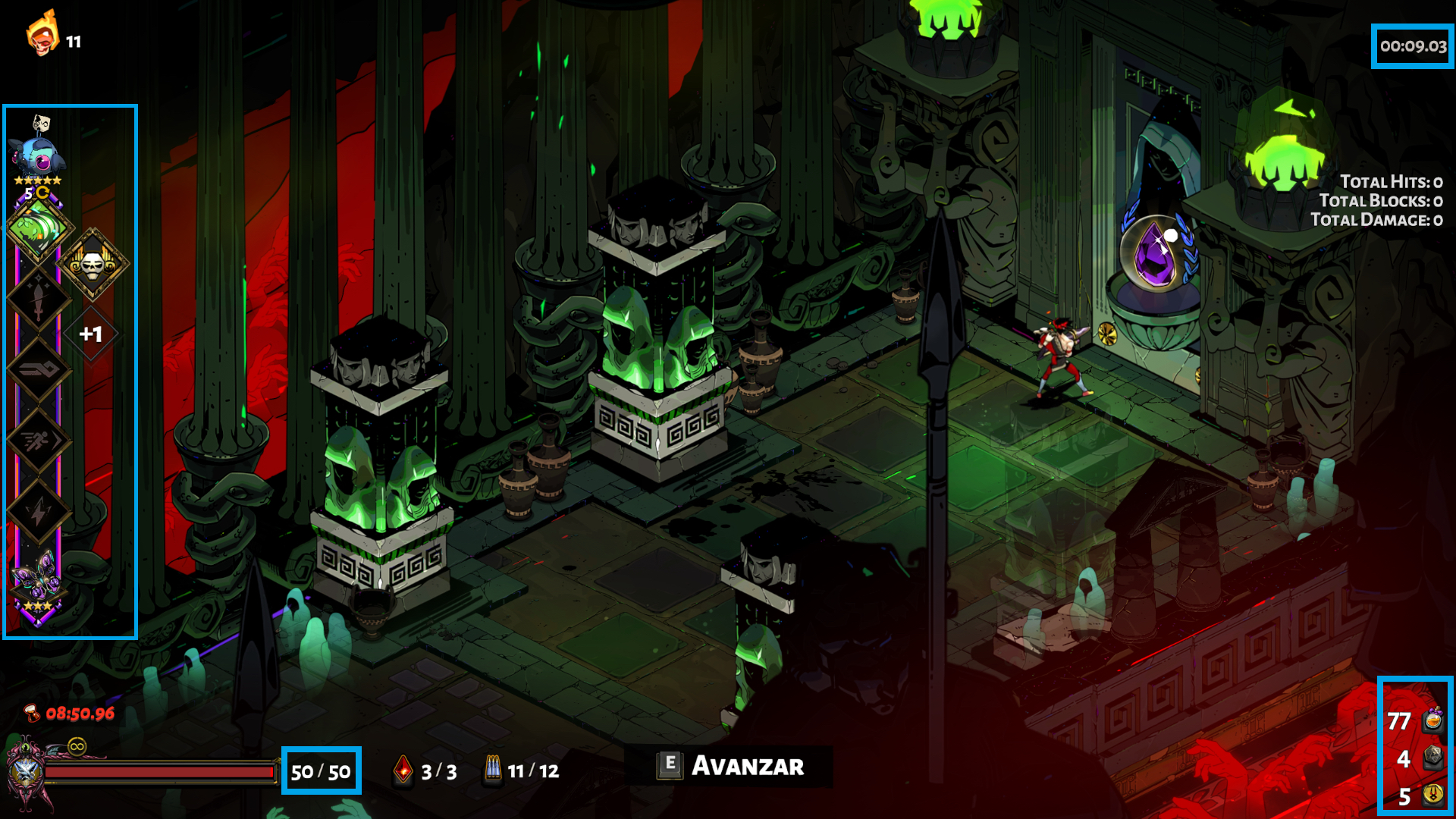Click the golden infinity symbol badge
The image size is (1456, 819).
pos(77,747)
